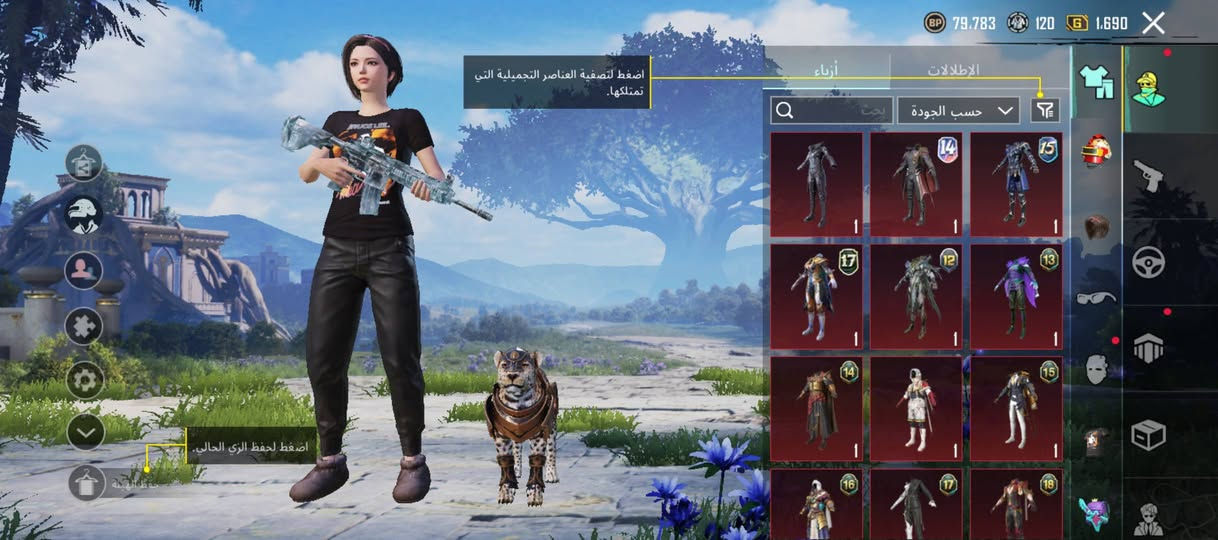This screenshot has width=1218, height=540.
Task: Switch to the الإطلالات looks tab
Action: (952, 70)
